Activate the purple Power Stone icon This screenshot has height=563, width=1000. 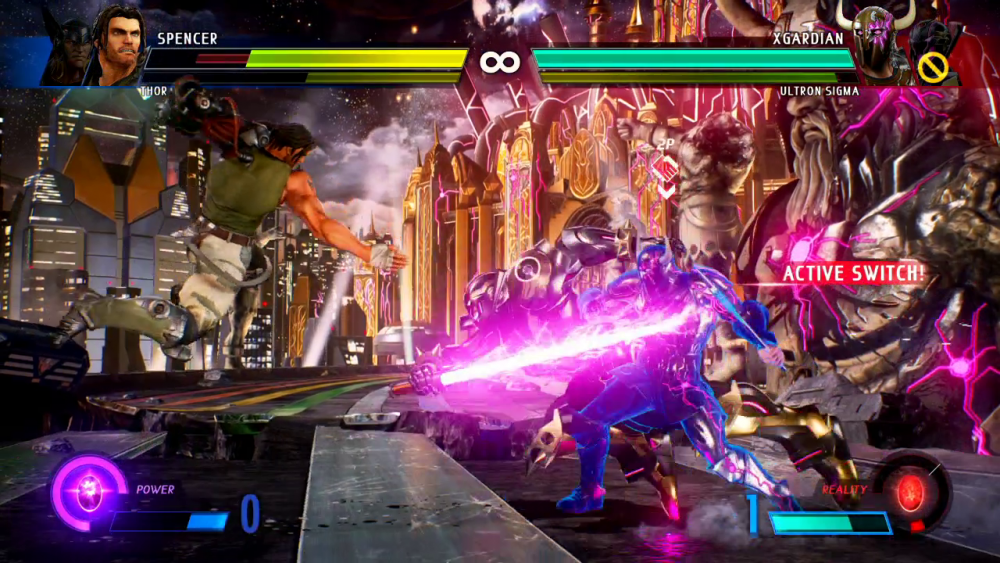click(88, 492)
